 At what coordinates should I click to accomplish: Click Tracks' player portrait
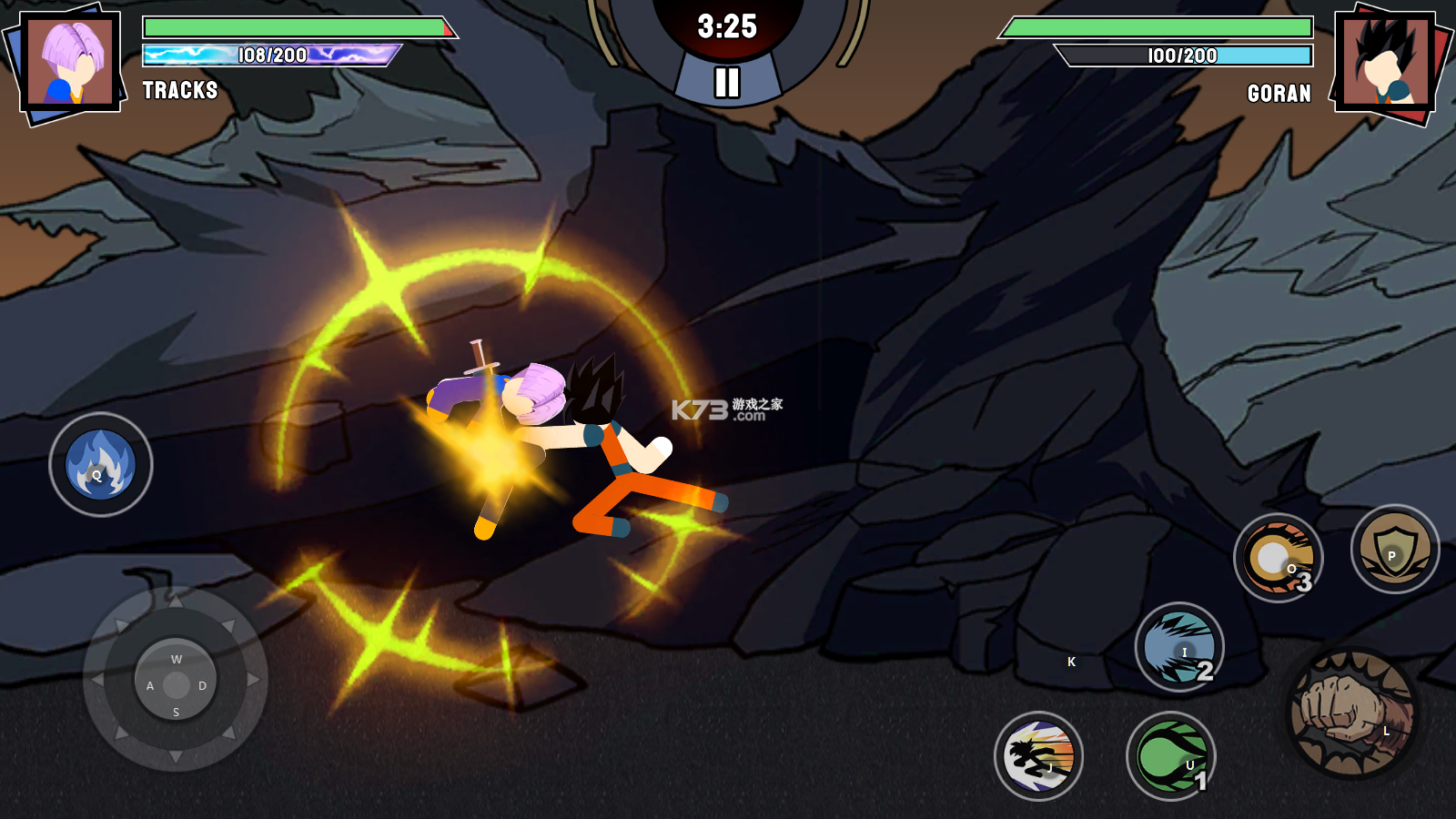71,62
